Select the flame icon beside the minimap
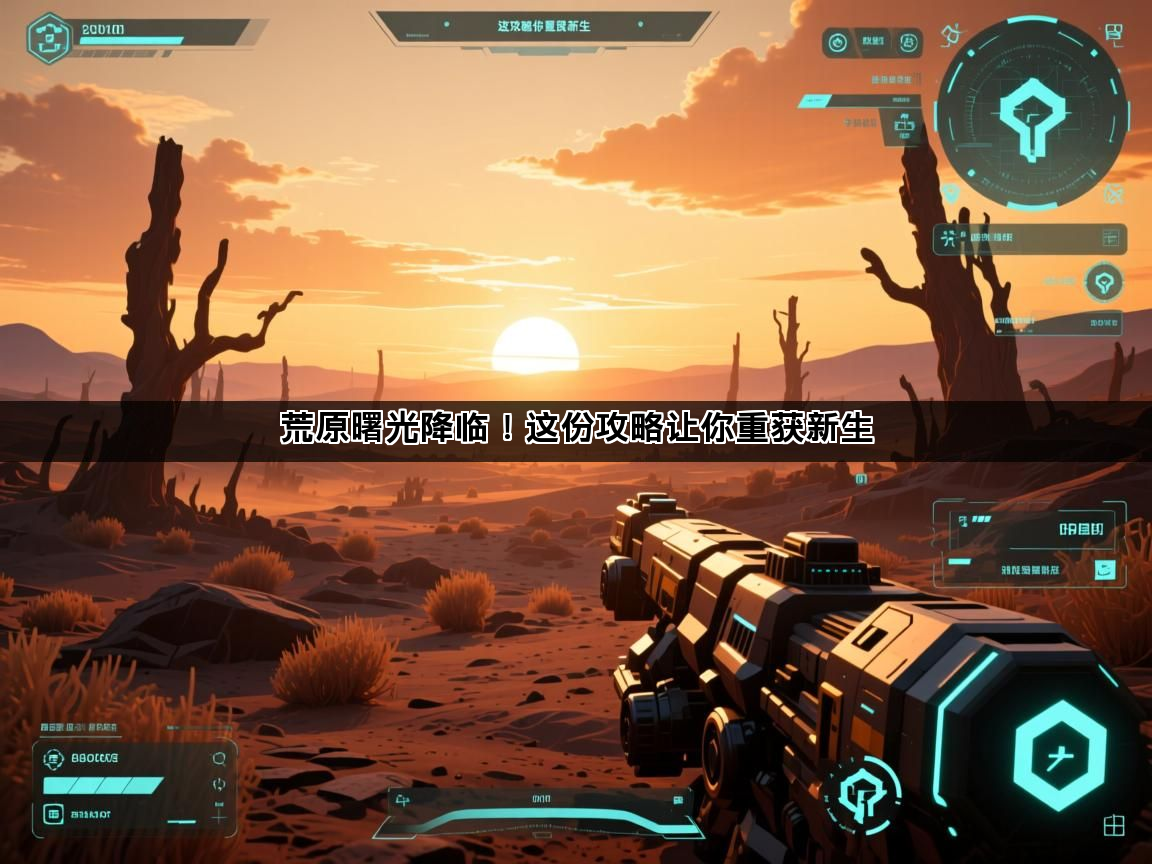This screenshot has width=1152, height=864. pyautogui.click(x=953, y=37)
